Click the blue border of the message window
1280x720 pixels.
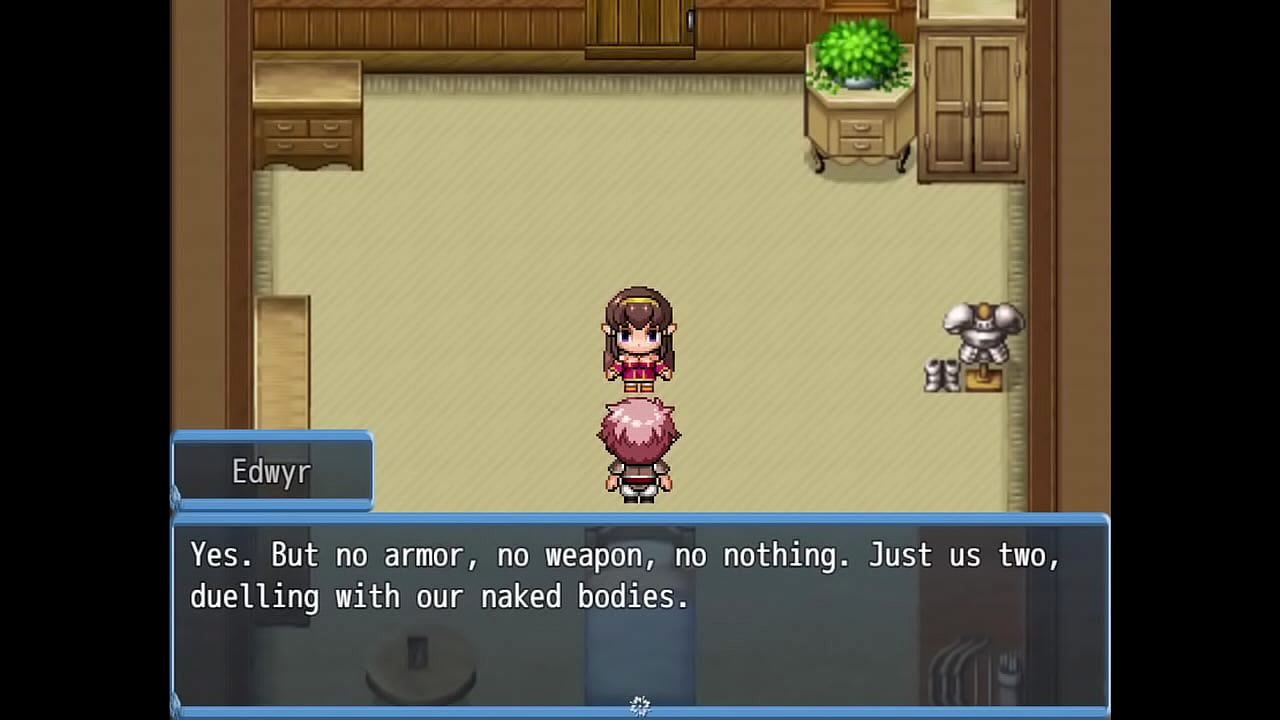click(640, 518)
